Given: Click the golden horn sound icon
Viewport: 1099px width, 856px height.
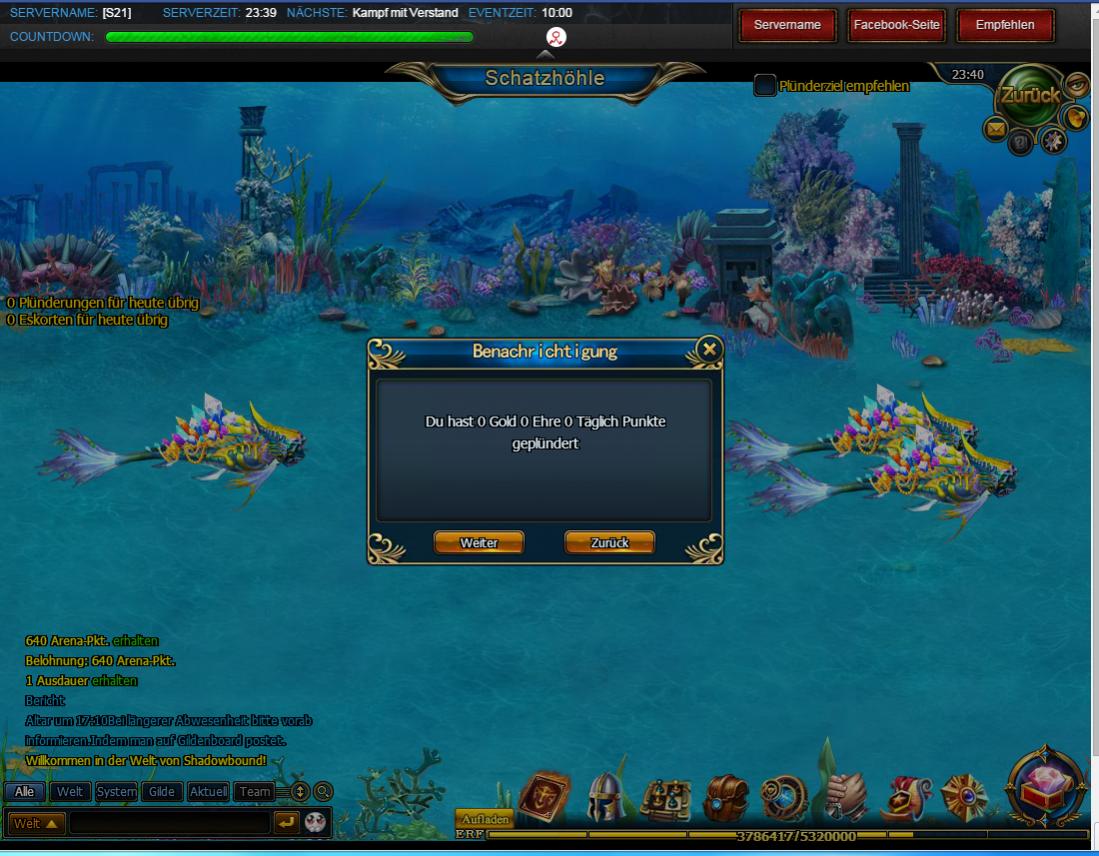Looking at the screenshot, I should (1076, 118).
